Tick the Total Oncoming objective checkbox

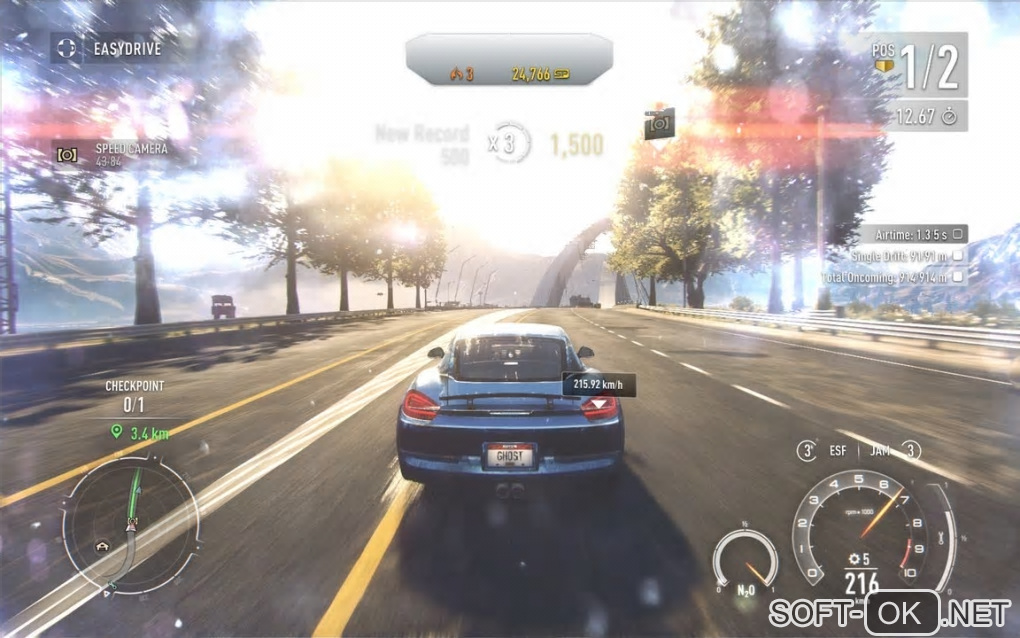(x=957, y=276)
